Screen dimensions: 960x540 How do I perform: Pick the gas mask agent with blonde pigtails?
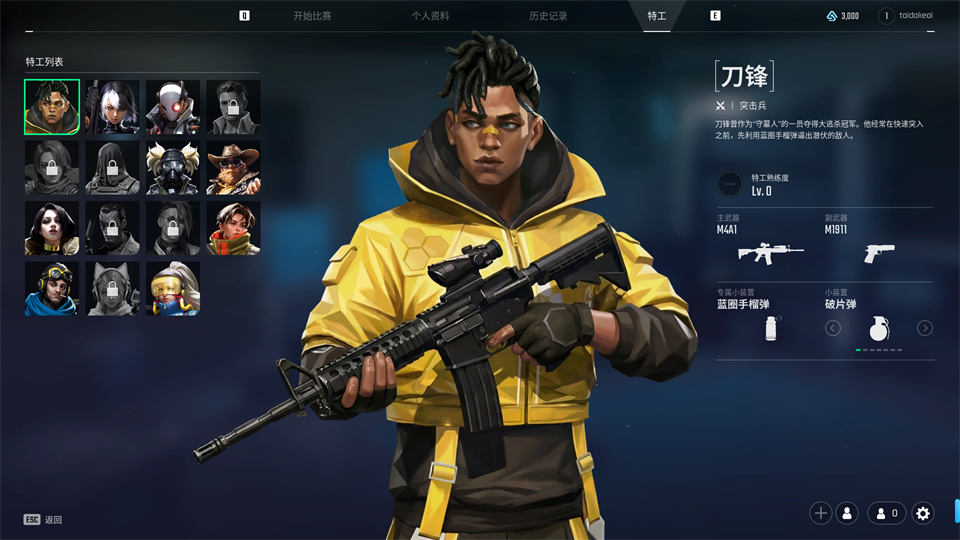pyautogui.click(x=173, y=168)
